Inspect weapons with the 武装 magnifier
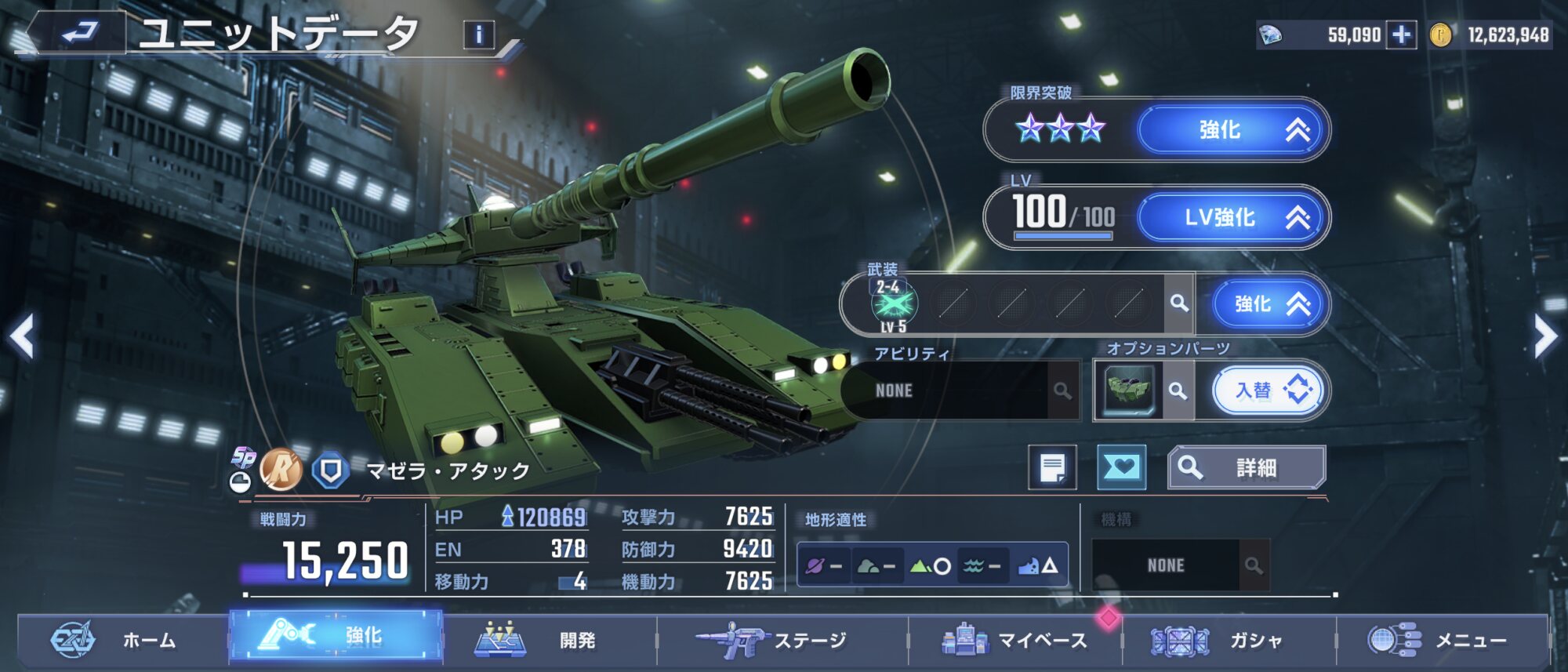 tap(1178, 303)
